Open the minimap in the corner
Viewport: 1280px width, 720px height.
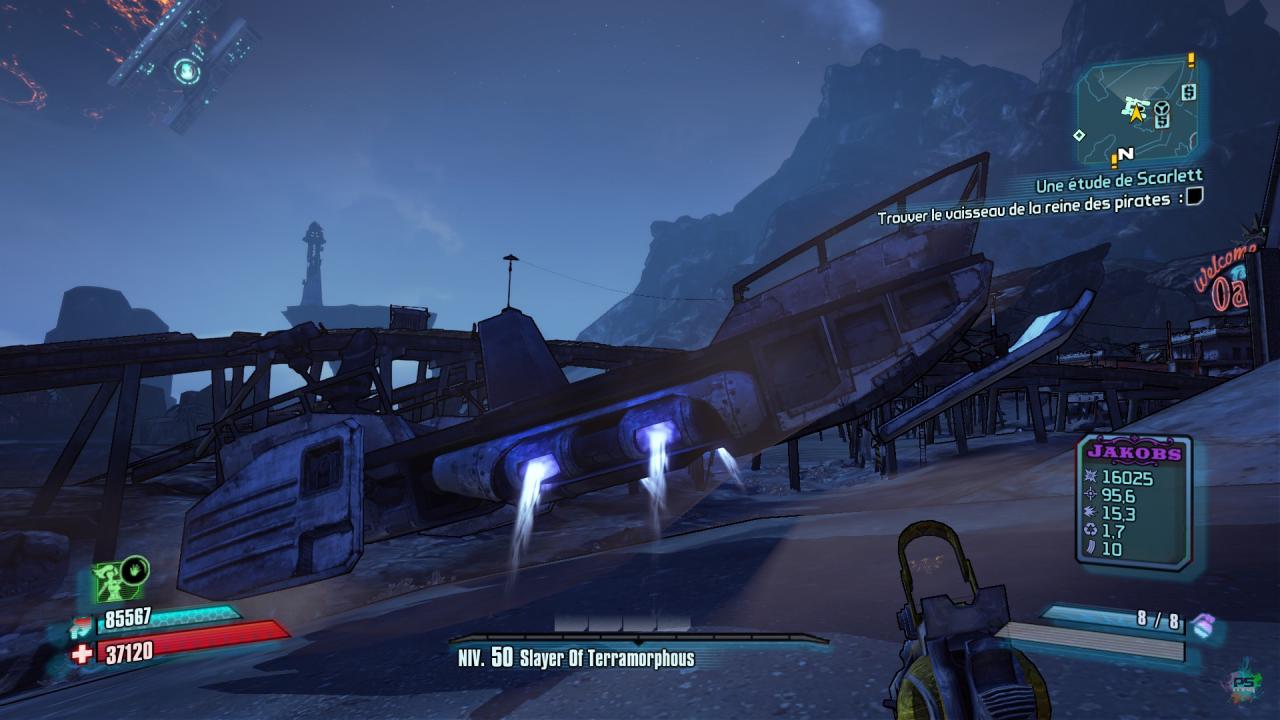click(1139, 110)
